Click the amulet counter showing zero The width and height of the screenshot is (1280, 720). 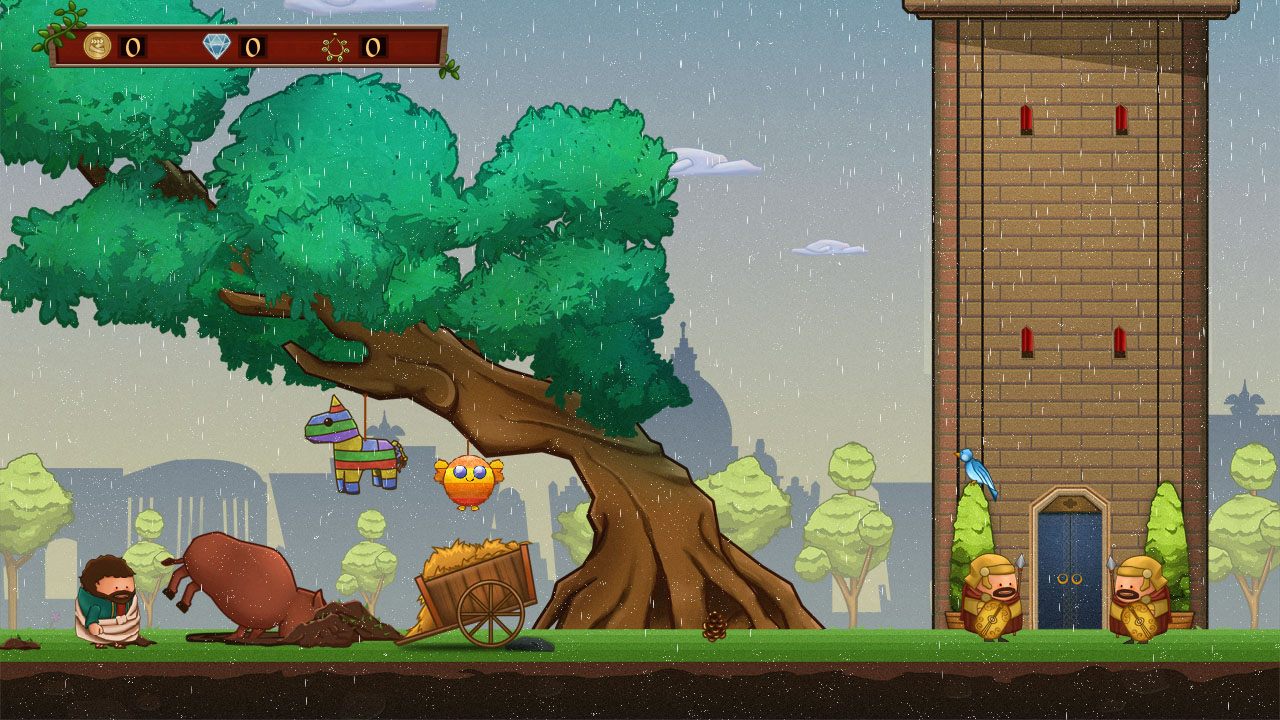(x=375, y=46)
